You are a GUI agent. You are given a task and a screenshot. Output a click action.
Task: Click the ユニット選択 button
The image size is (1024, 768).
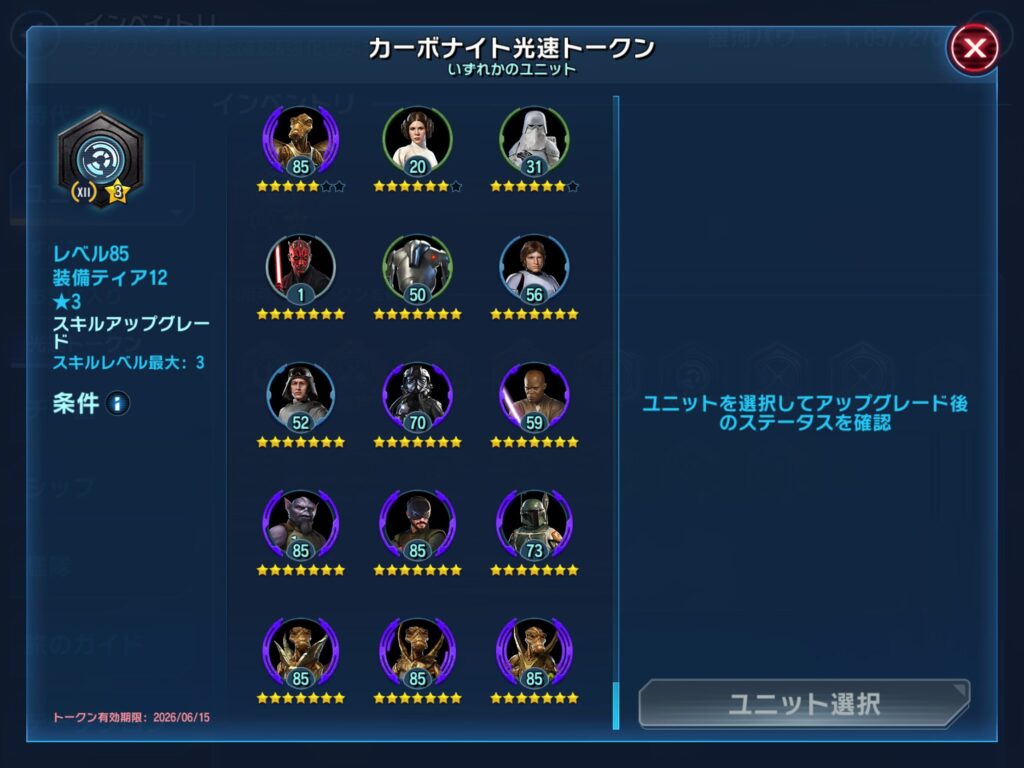[x=804, y=703]
